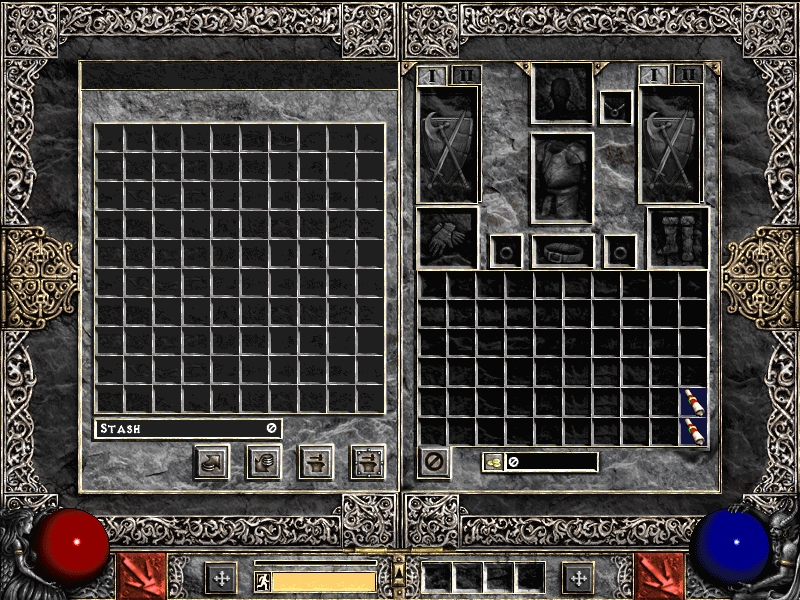This screenshot has width=800, height=600.
Task: Select the boots equipment slot
Action: click(678, 238)
